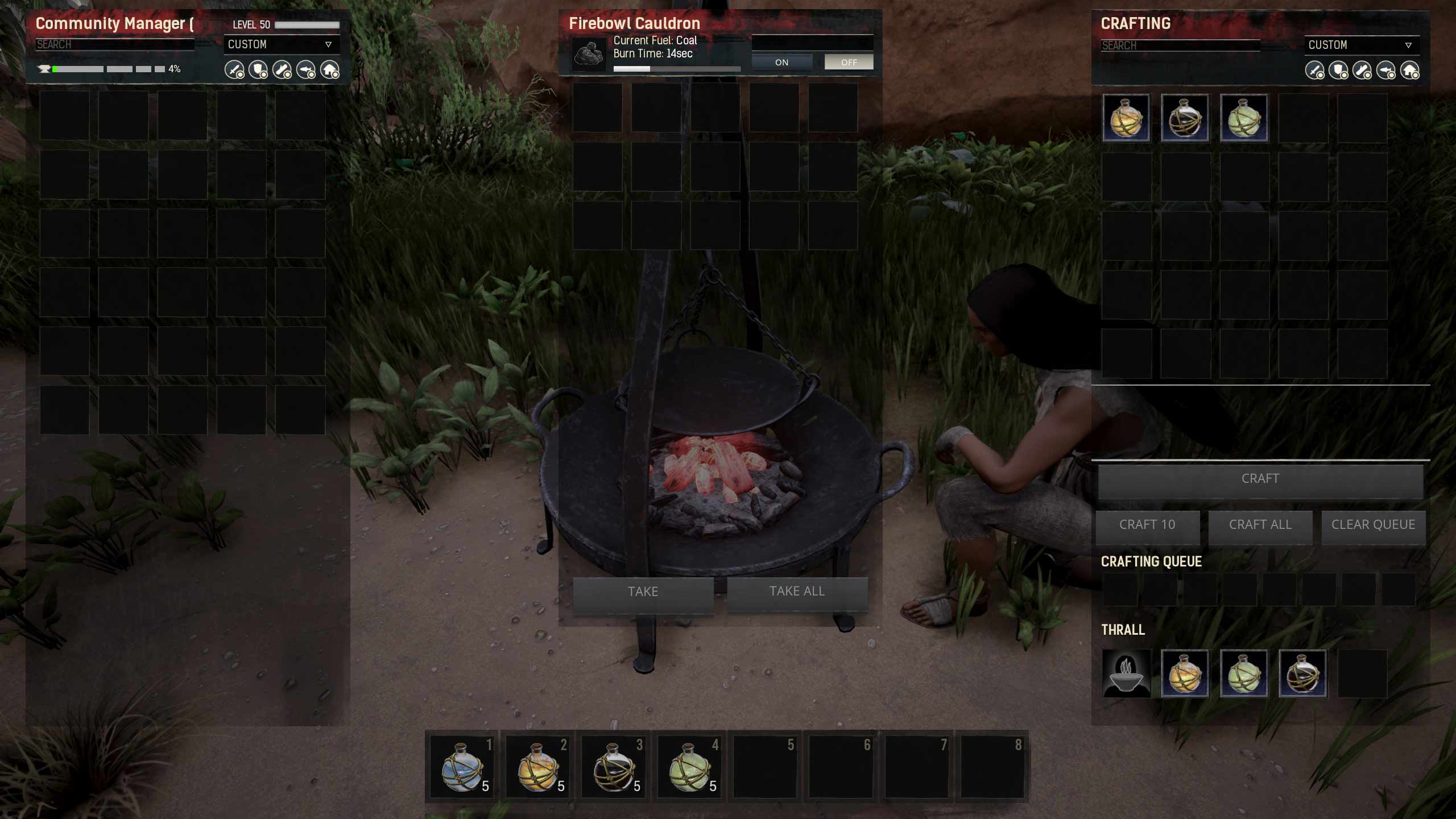The image size is (1456, 819).
Task: Pick the dark potion recipe in Crafting grid
Action: point(1185,118)
